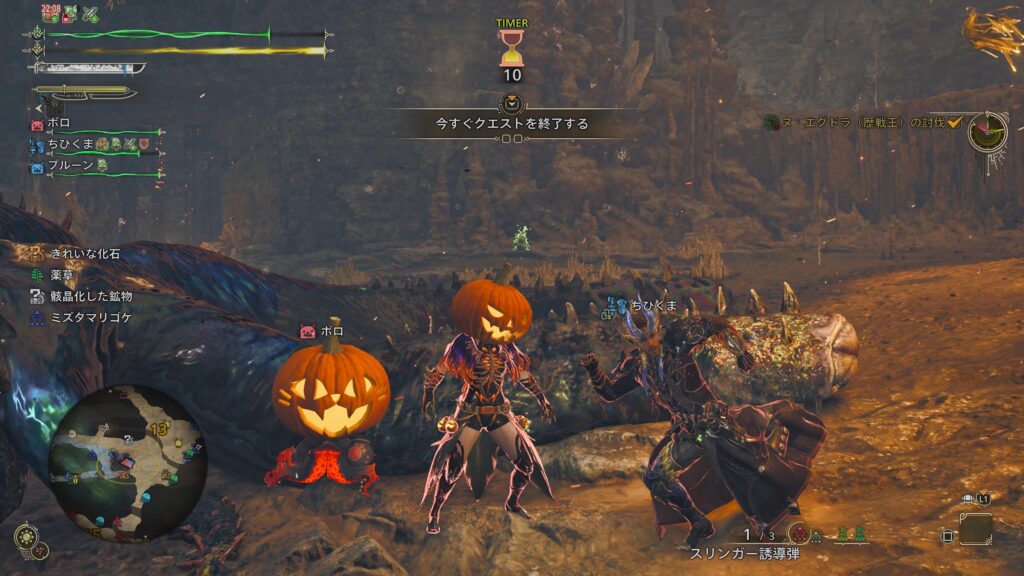1024x576 pixels.
Task: Select the red slinger ammo icon
Action: (x=798, y=533)
